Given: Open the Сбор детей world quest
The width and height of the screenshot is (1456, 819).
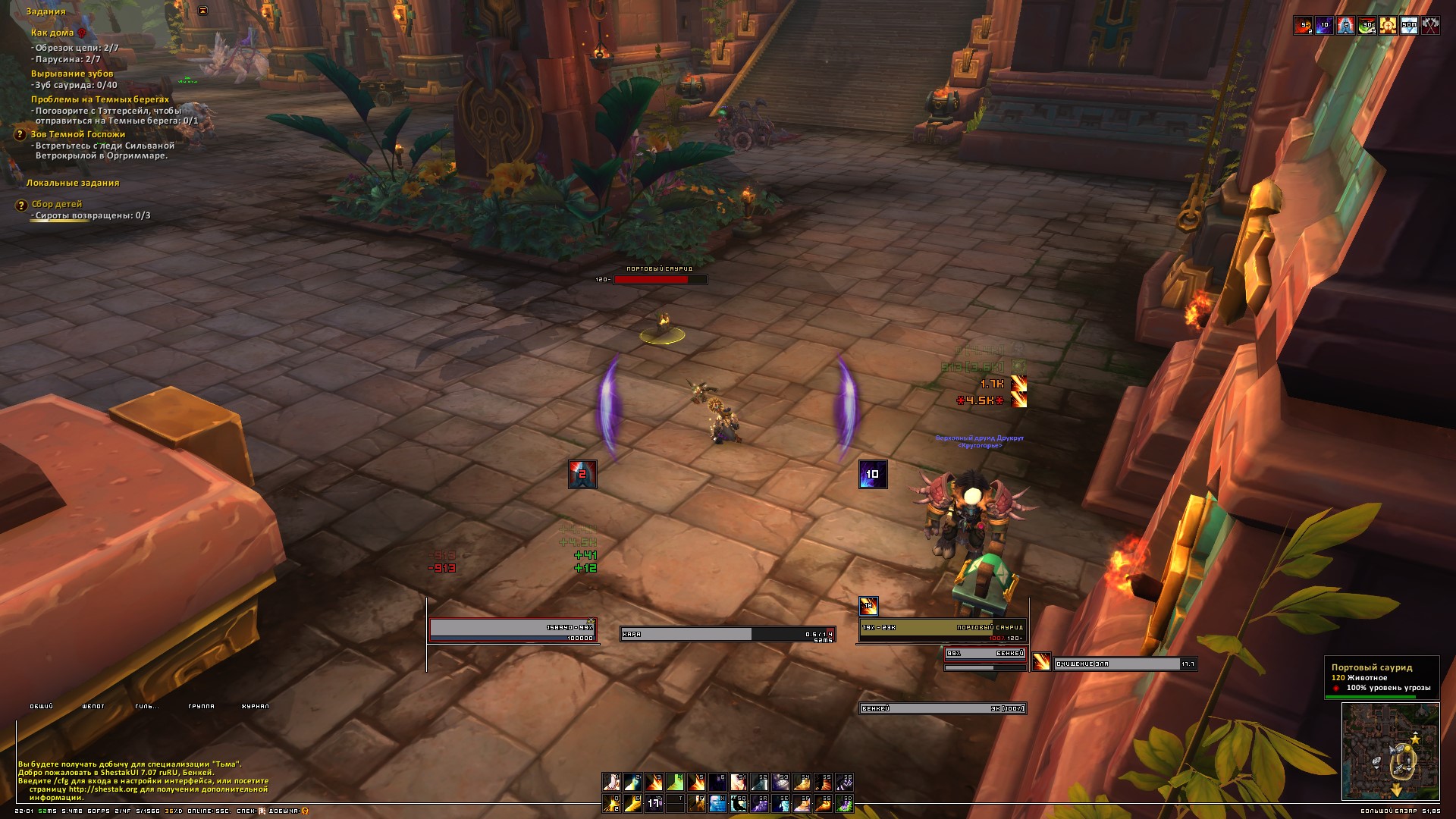Looking at the screenshot, I should pyautogui.click(x=57, y=204).
